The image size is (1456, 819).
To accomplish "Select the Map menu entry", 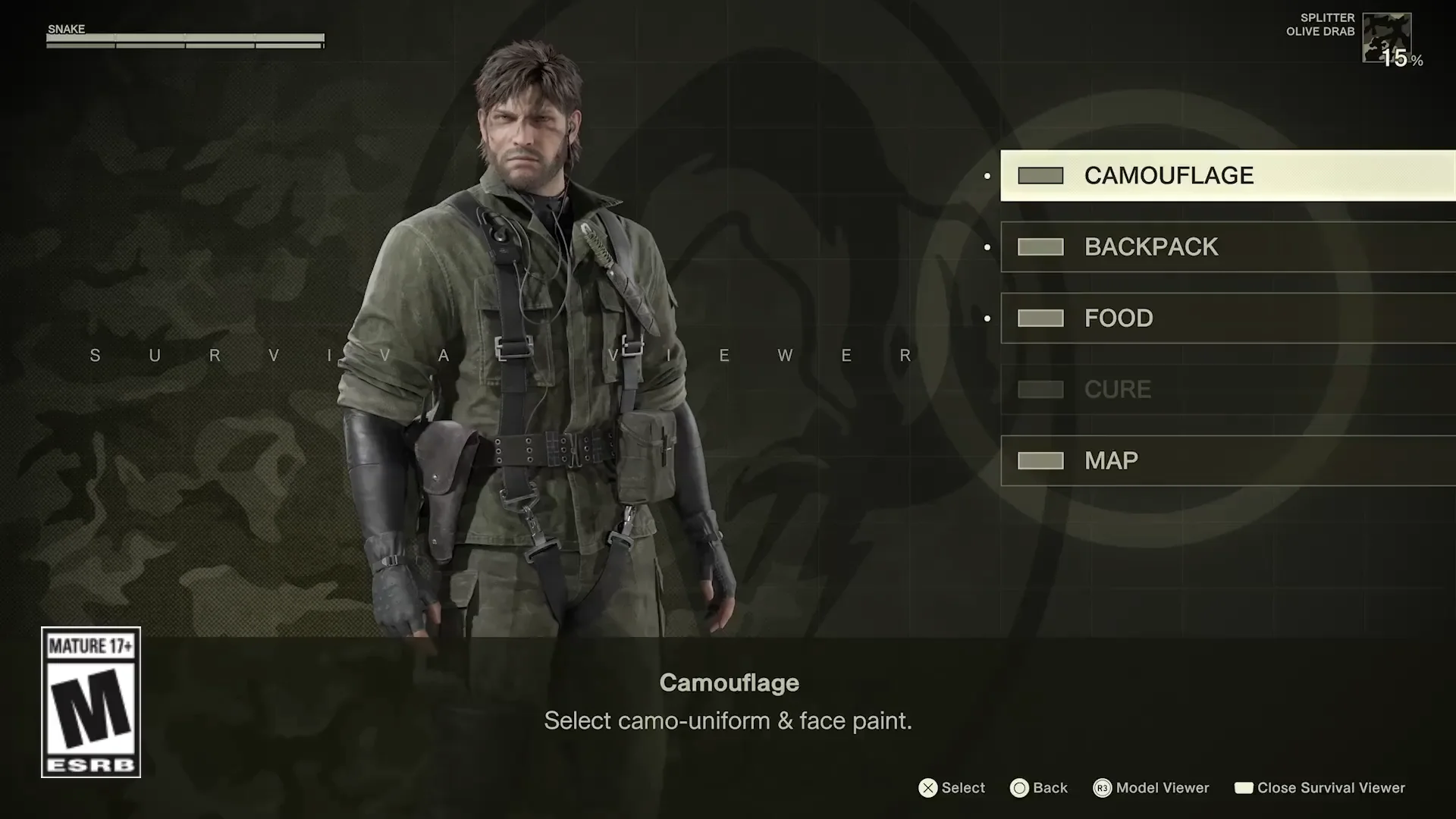I will point(1111,460).
